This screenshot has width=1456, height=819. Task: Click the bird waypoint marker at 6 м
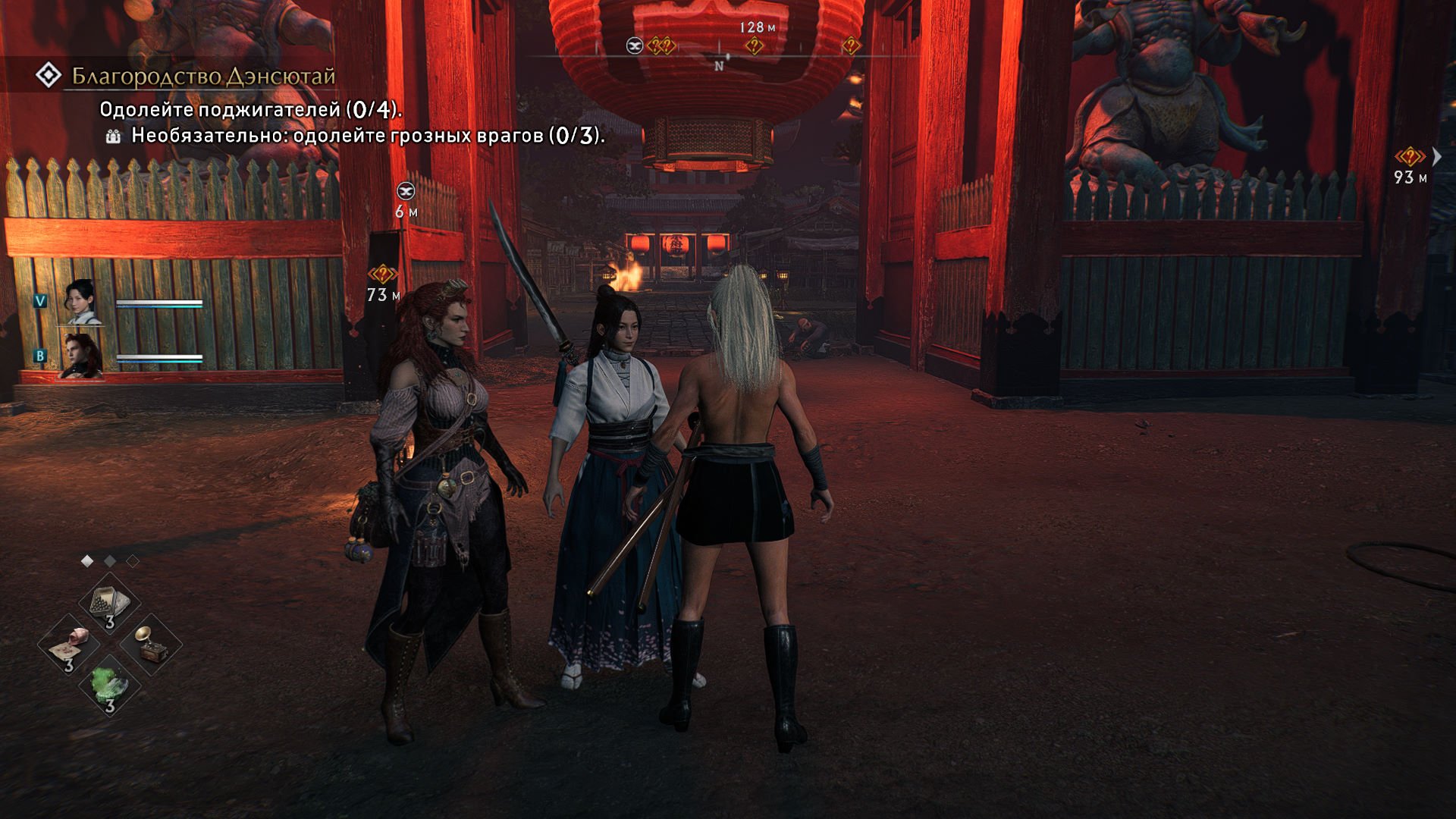tap(406, 191)
